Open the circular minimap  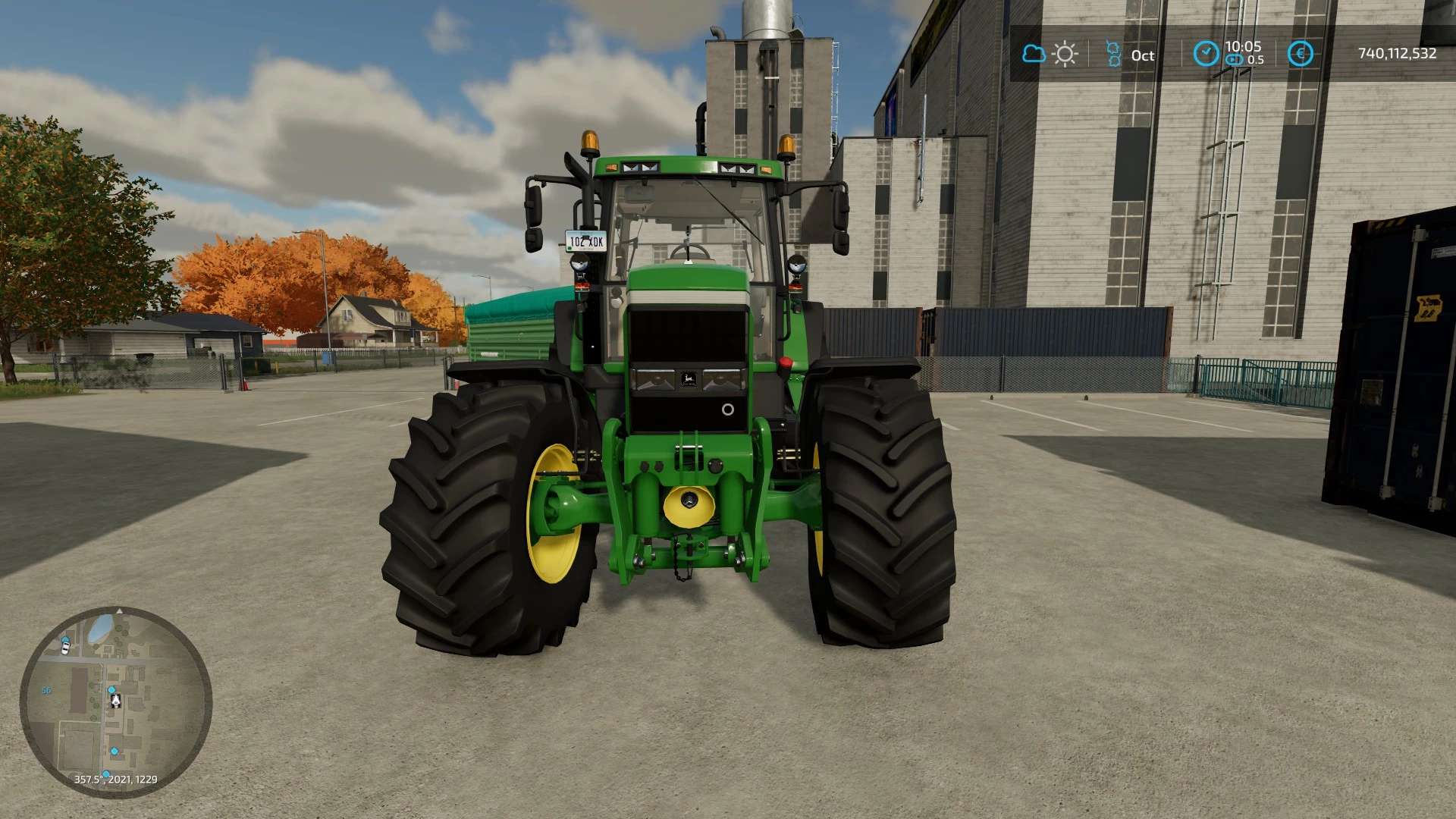point(115,702)
